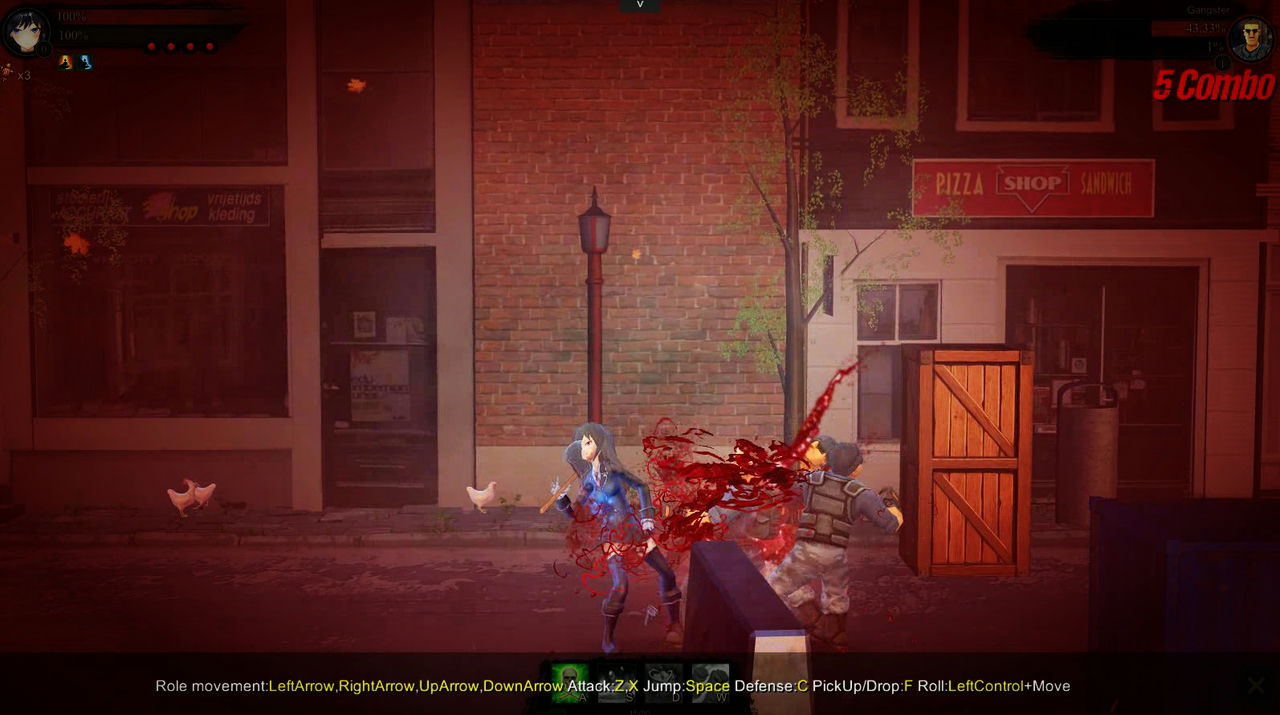Select the blue meditation buff icon

coord(86,62)
